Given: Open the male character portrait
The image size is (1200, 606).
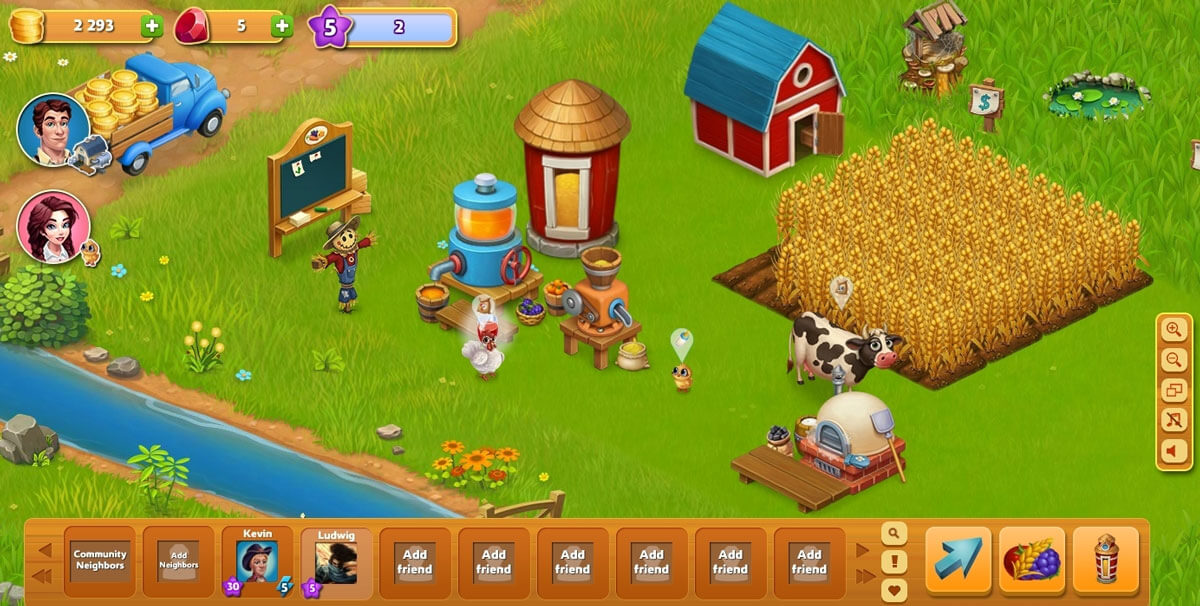Looking at the screenshot, I should [x=53, y=129].
